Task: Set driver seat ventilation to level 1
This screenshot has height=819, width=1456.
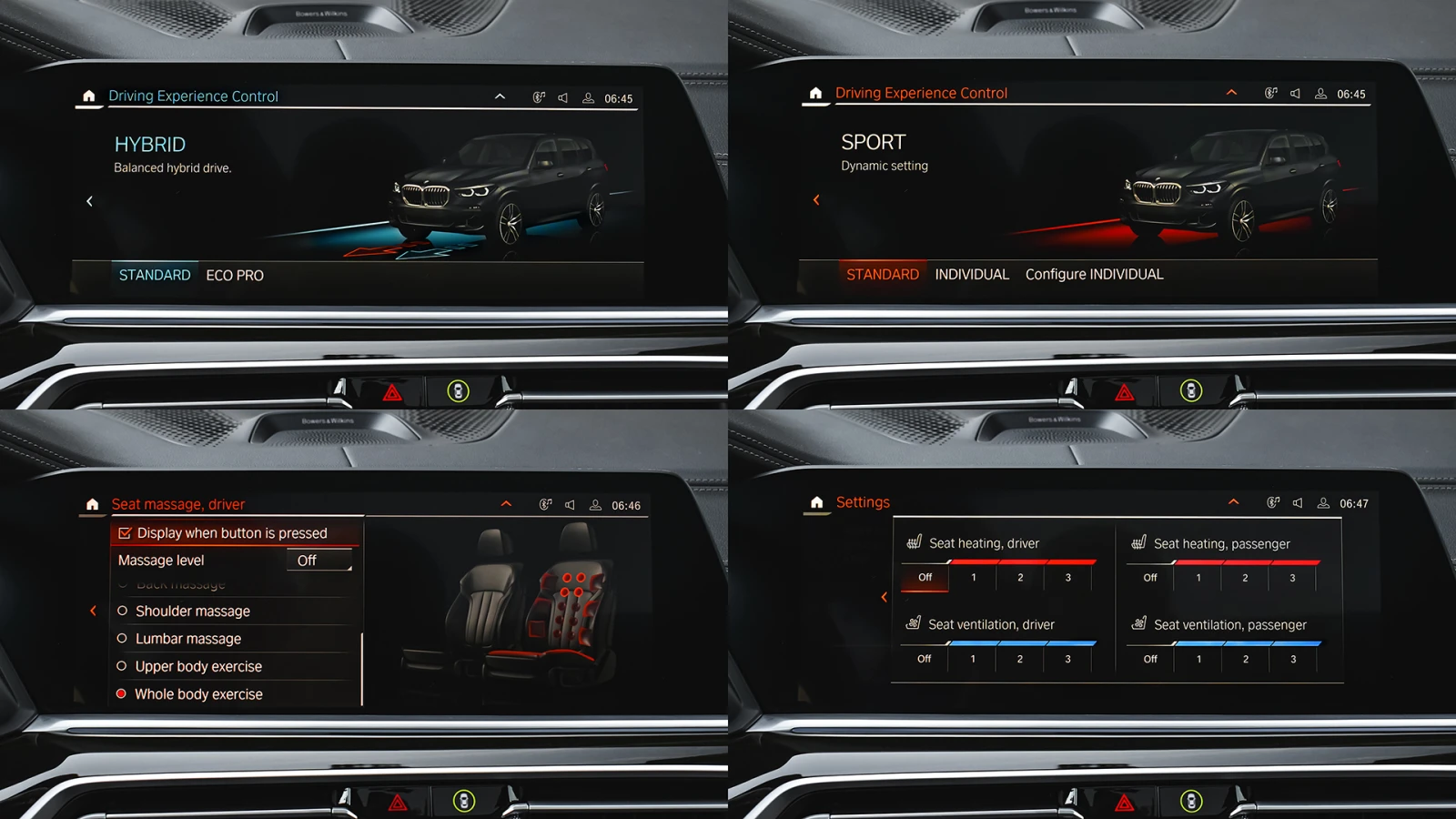Action: [x=973, y=659]
